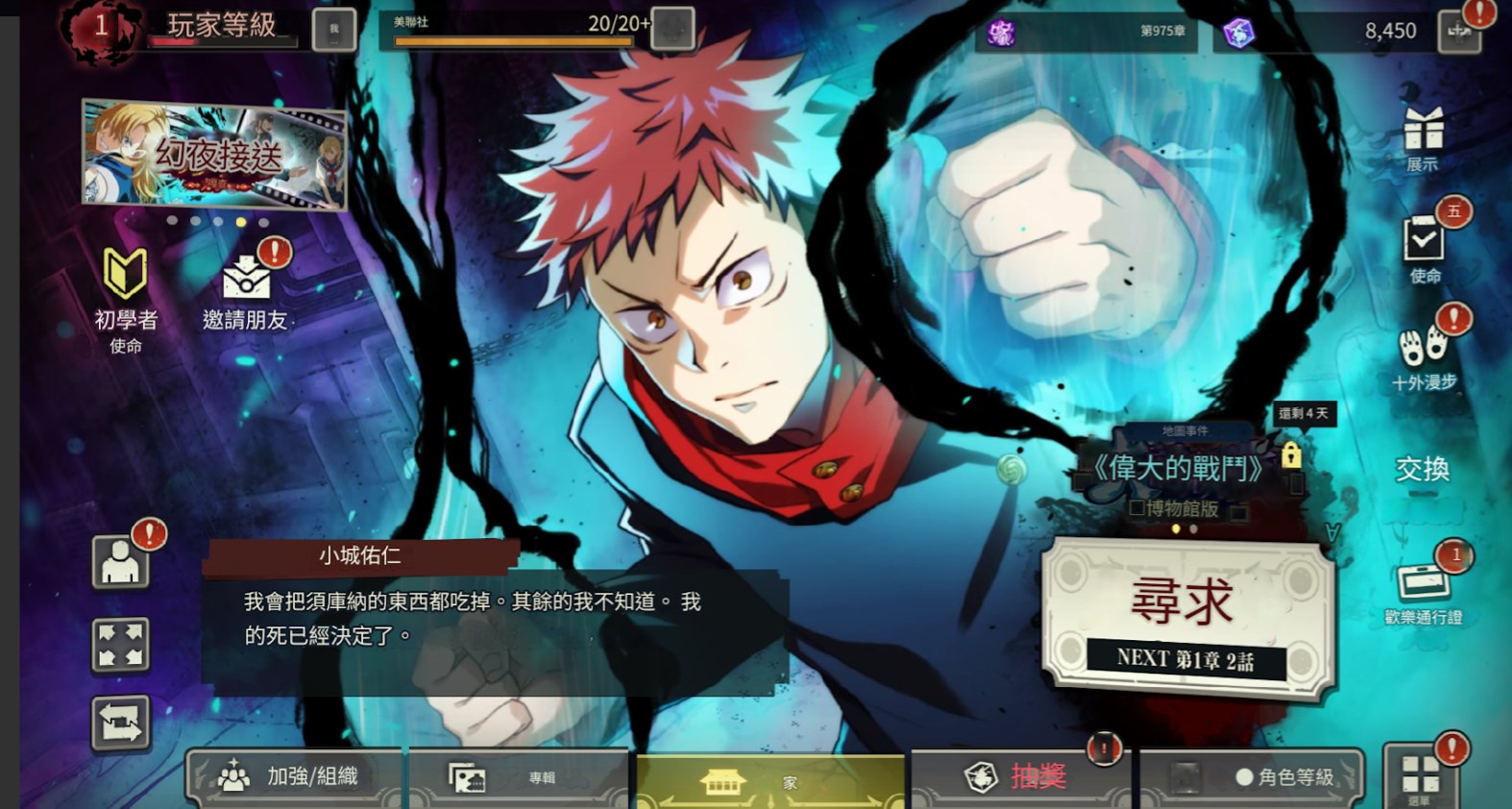Click the plus button beside 8,450 cubes
The width and height of the screenshot is (1512, 809).
point(1459,32)
